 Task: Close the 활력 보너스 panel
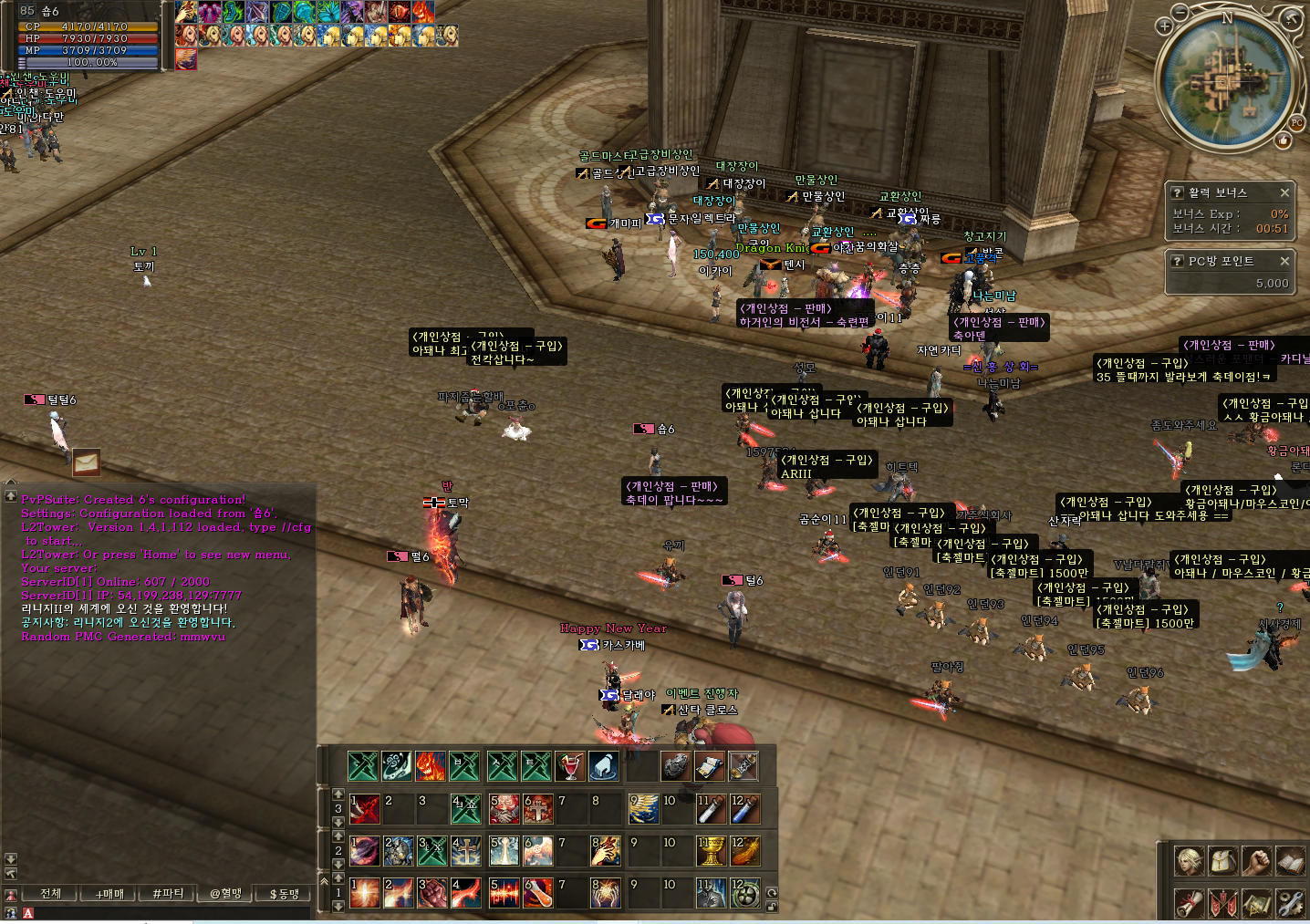tap(1284, 192)
